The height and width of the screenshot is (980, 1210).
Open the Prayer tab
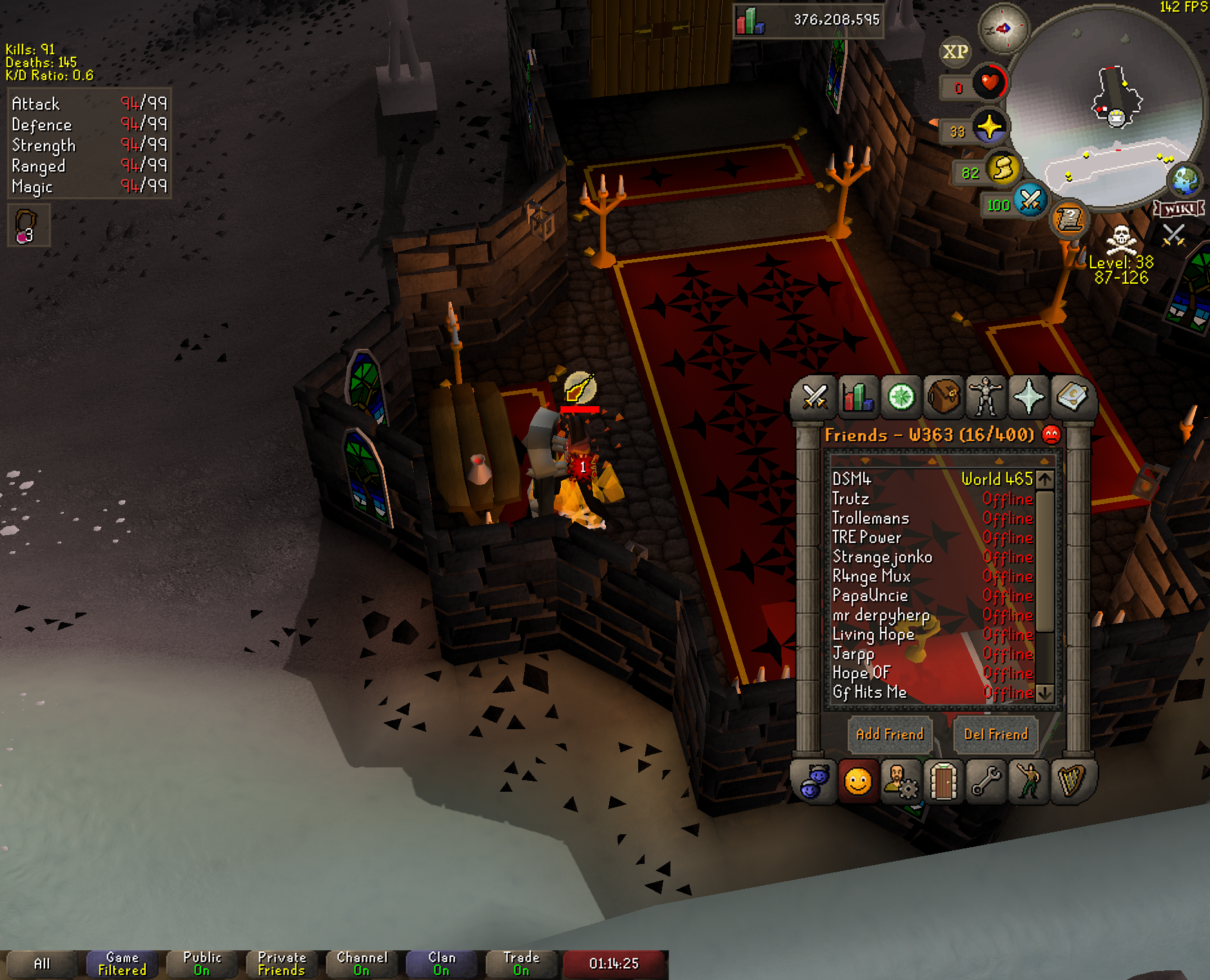click(x=1028, y=396)
